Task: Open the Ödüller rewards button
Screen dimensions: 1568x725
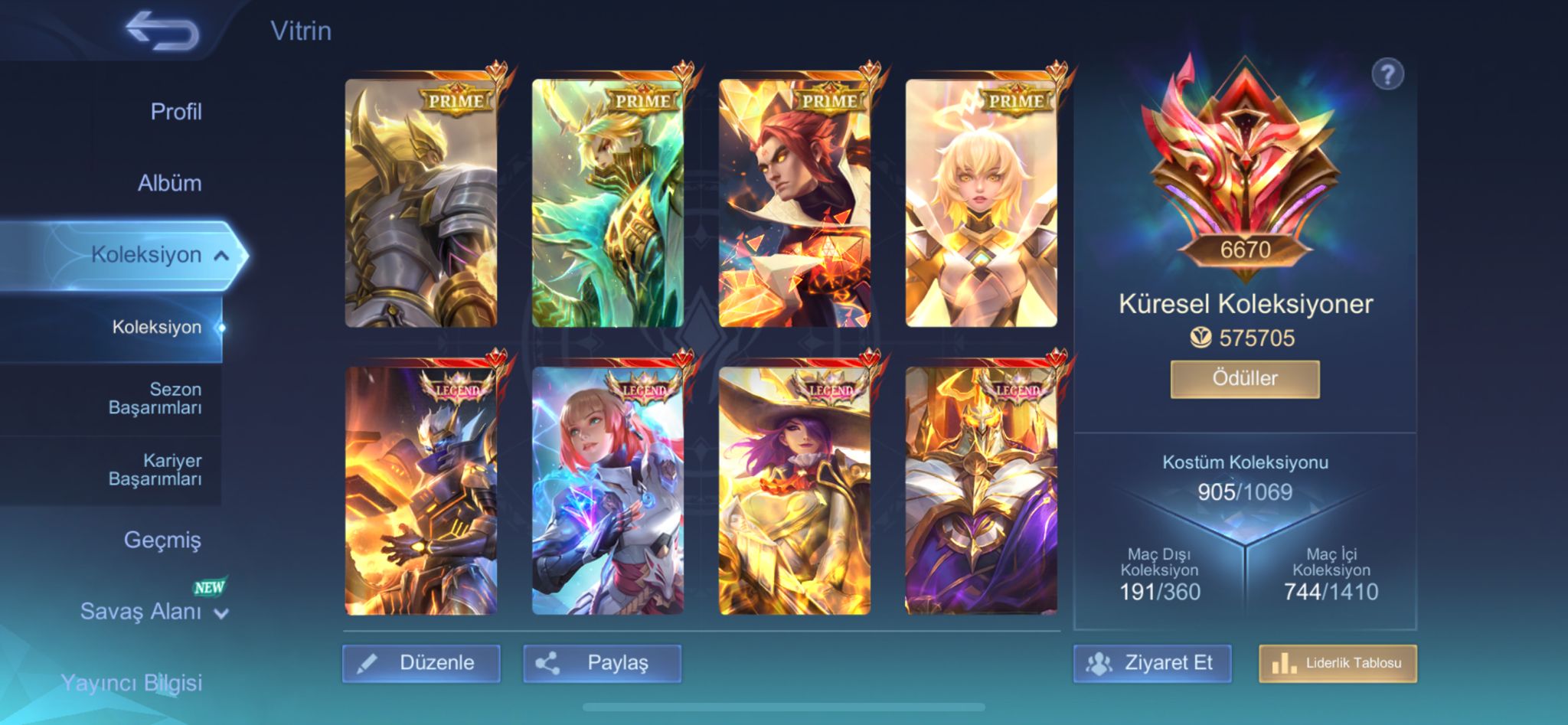Action: point(1245,378)
